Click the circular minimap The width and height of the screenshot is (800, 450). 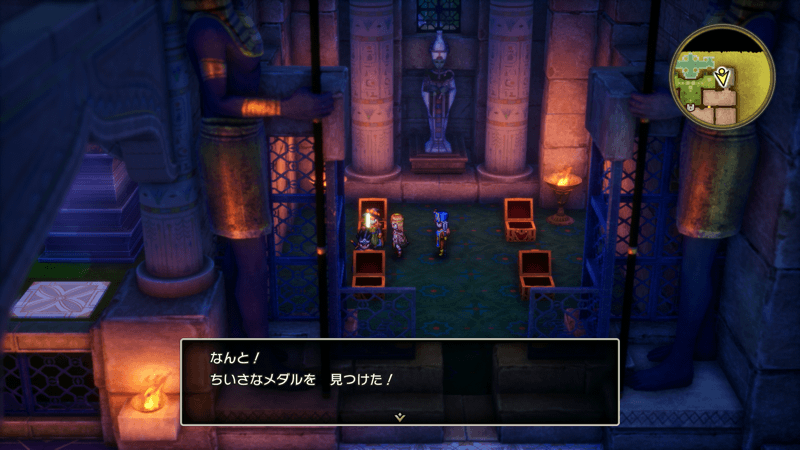click(x=723, y=78)
